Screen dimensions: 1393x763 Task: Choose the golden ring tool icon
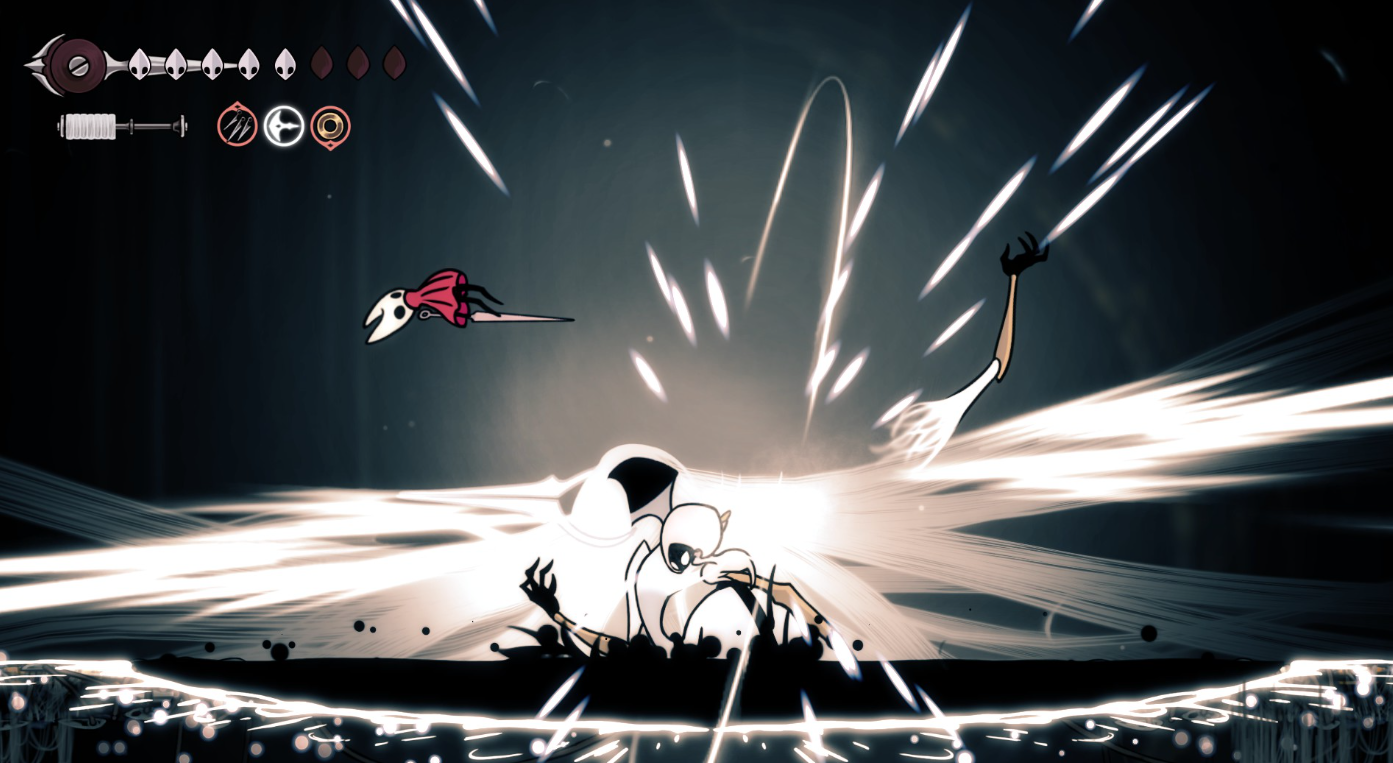point(330,126)
